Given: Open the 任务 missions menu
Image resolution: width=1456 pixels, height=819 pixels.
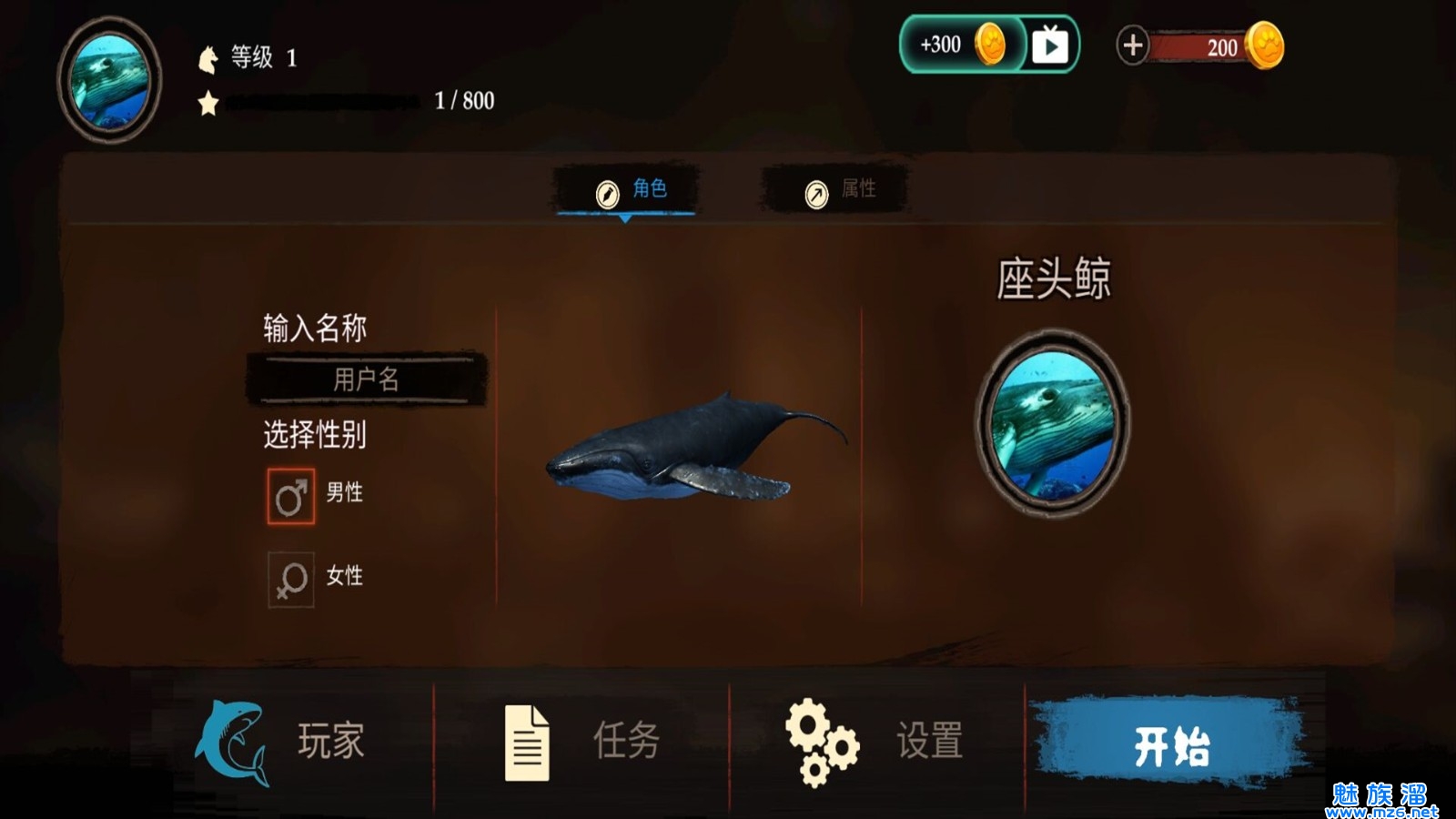Looking at the screenshot, I should pyautogui.click(x=582, y=741).
